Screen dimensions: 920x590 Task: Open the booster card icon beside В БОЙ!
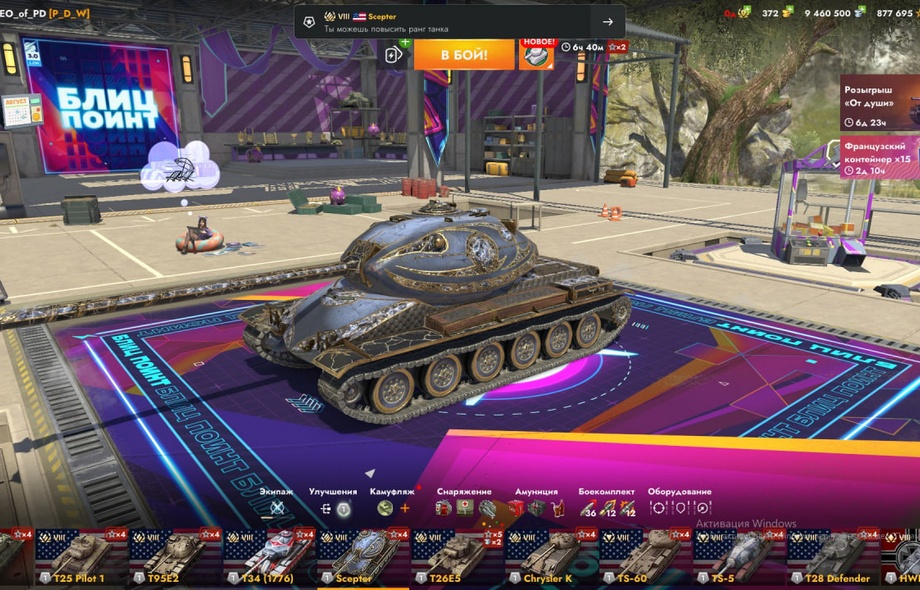click(x=396, y=55)
